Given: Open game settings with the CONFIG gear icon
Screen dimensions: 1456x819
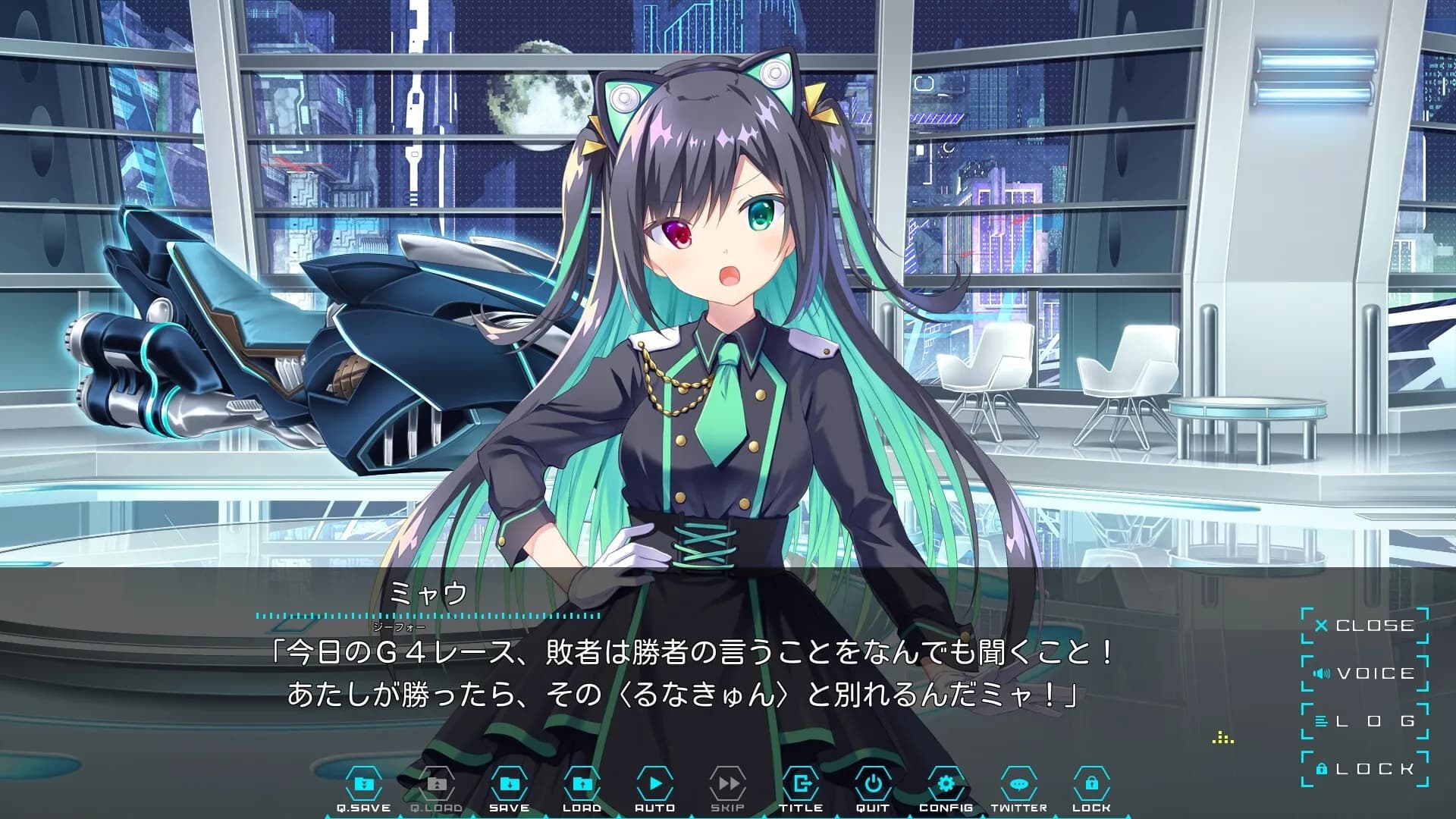Looking at the screenshot, I should tap(946, 785).
